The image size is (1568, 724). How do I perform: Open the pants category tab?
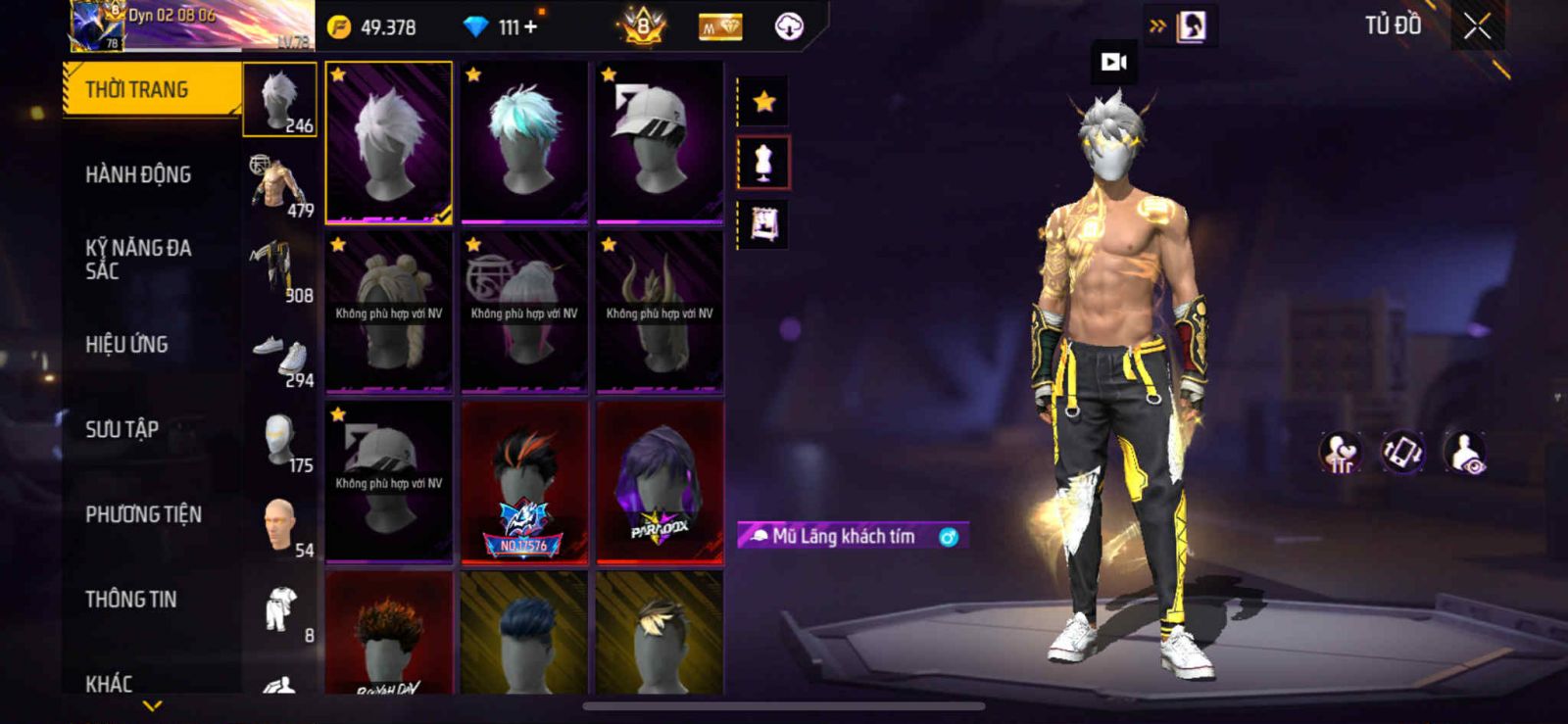[x=280, y=271]
